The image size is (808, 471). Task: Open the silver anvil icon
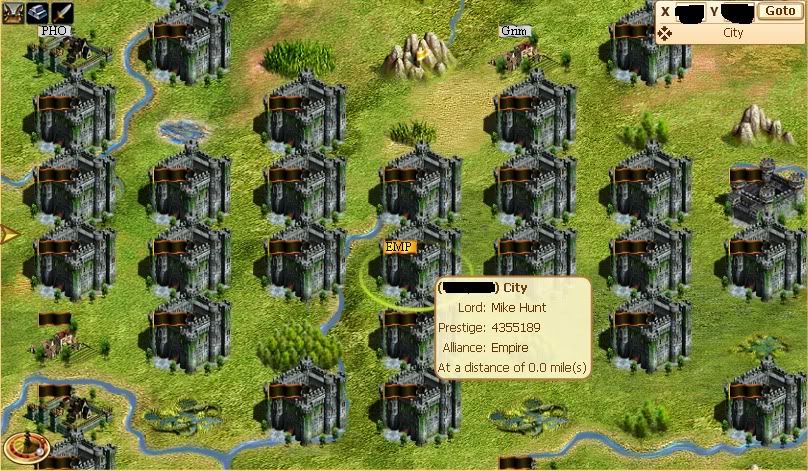click(38, 12)
